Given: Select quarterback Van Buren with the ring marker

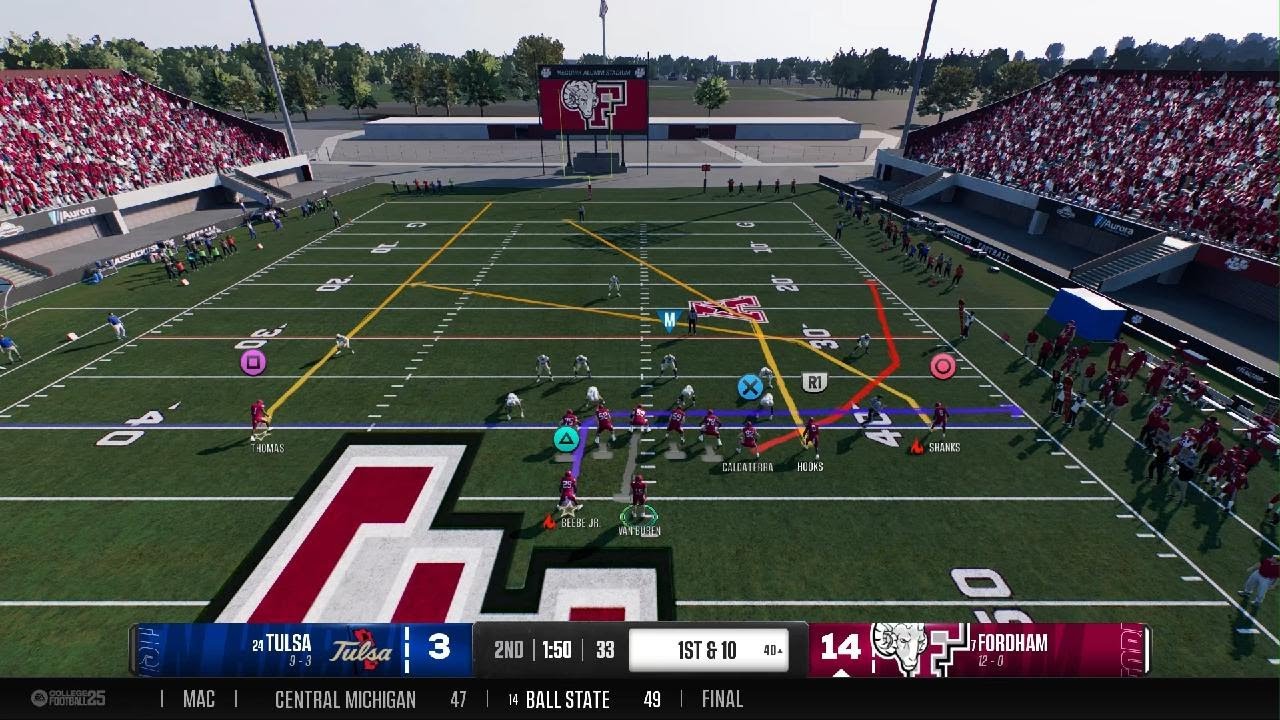Looking at the screenshot, I should 638,495.
